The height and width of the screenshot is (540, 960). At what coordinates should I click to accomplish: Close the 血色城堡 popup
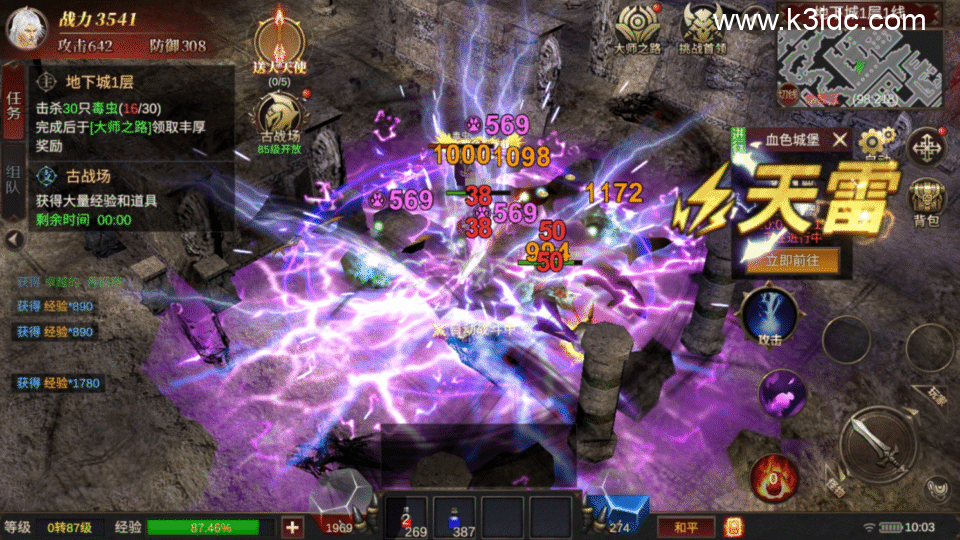point(840,141)
